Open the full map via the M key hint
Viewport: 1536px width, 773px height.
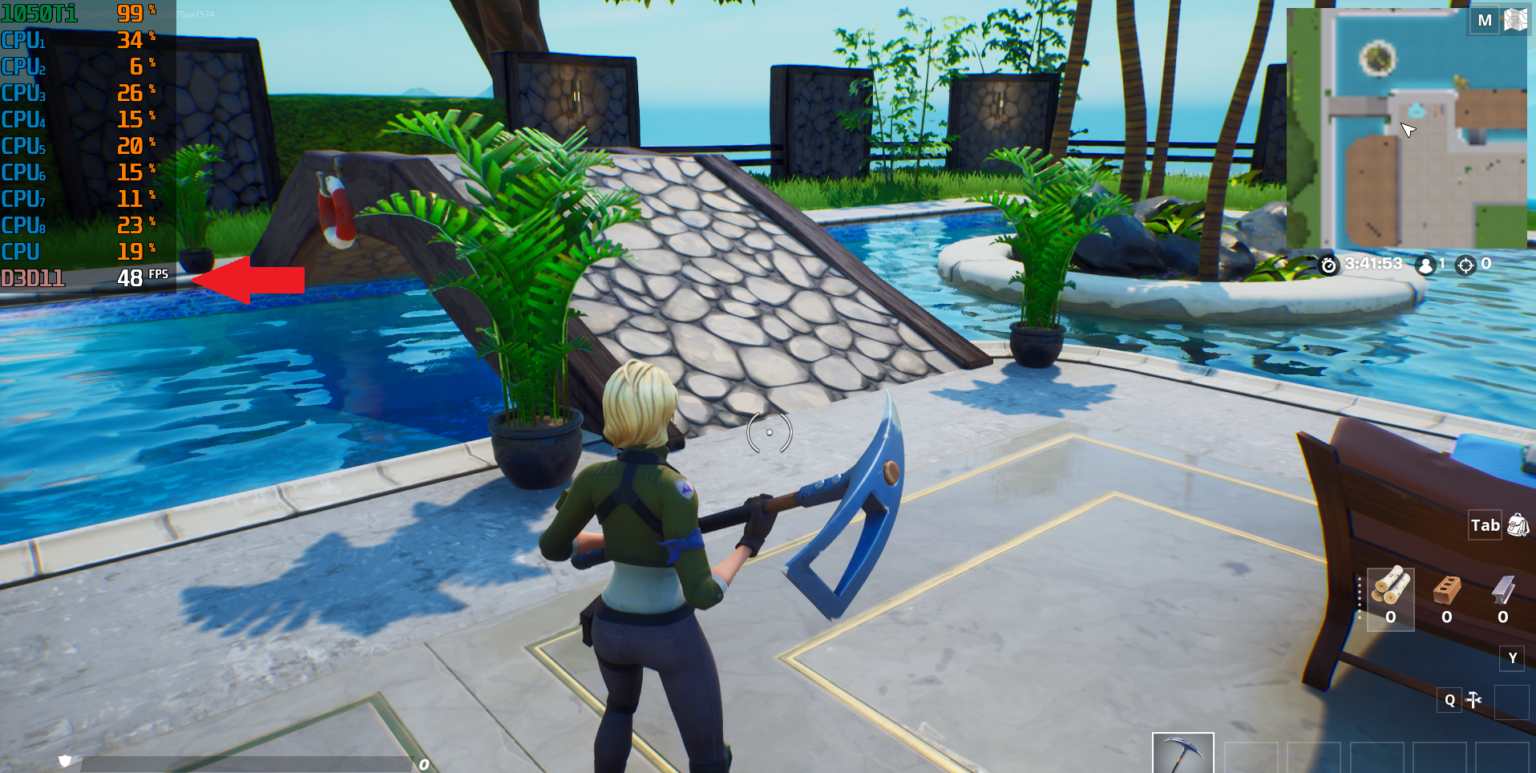1484,18
